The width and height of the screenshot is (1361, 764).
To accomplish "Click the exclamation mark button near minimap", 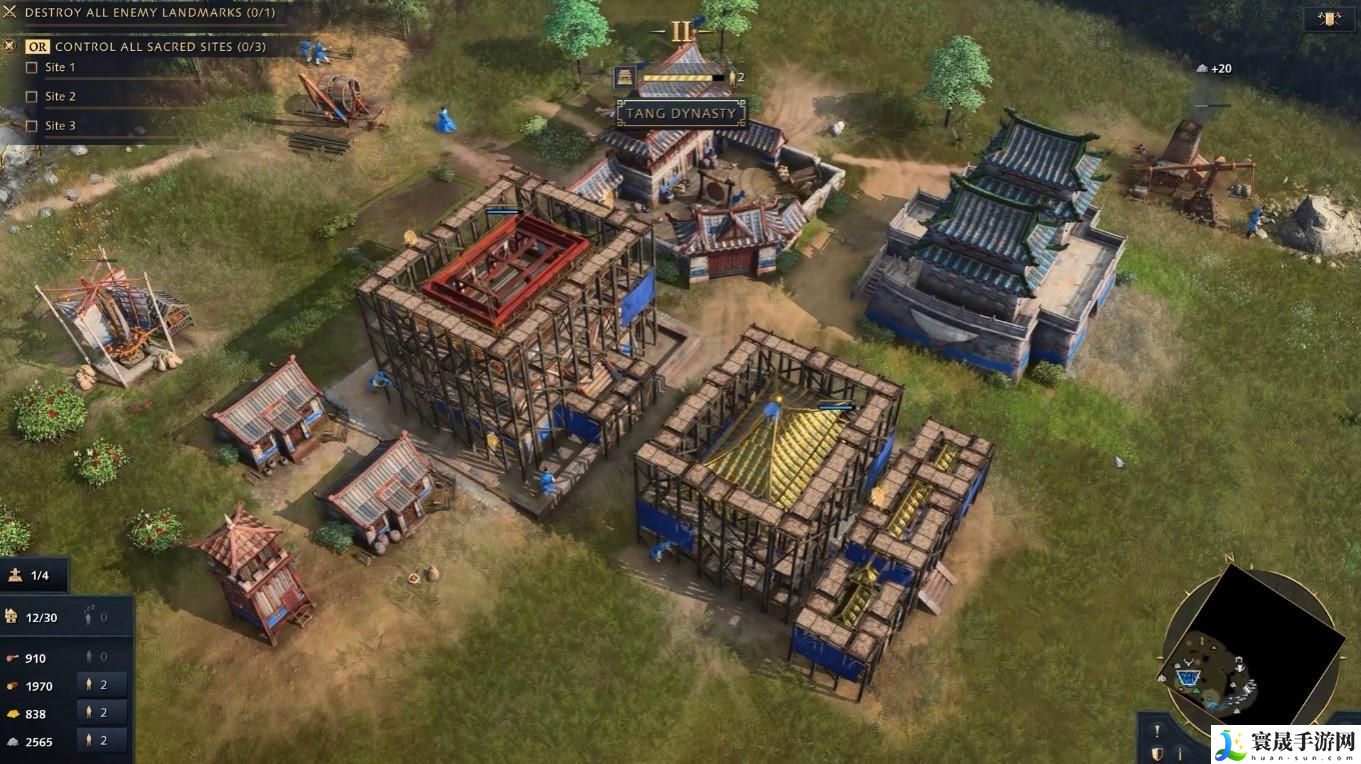I will coord(1157,730).
